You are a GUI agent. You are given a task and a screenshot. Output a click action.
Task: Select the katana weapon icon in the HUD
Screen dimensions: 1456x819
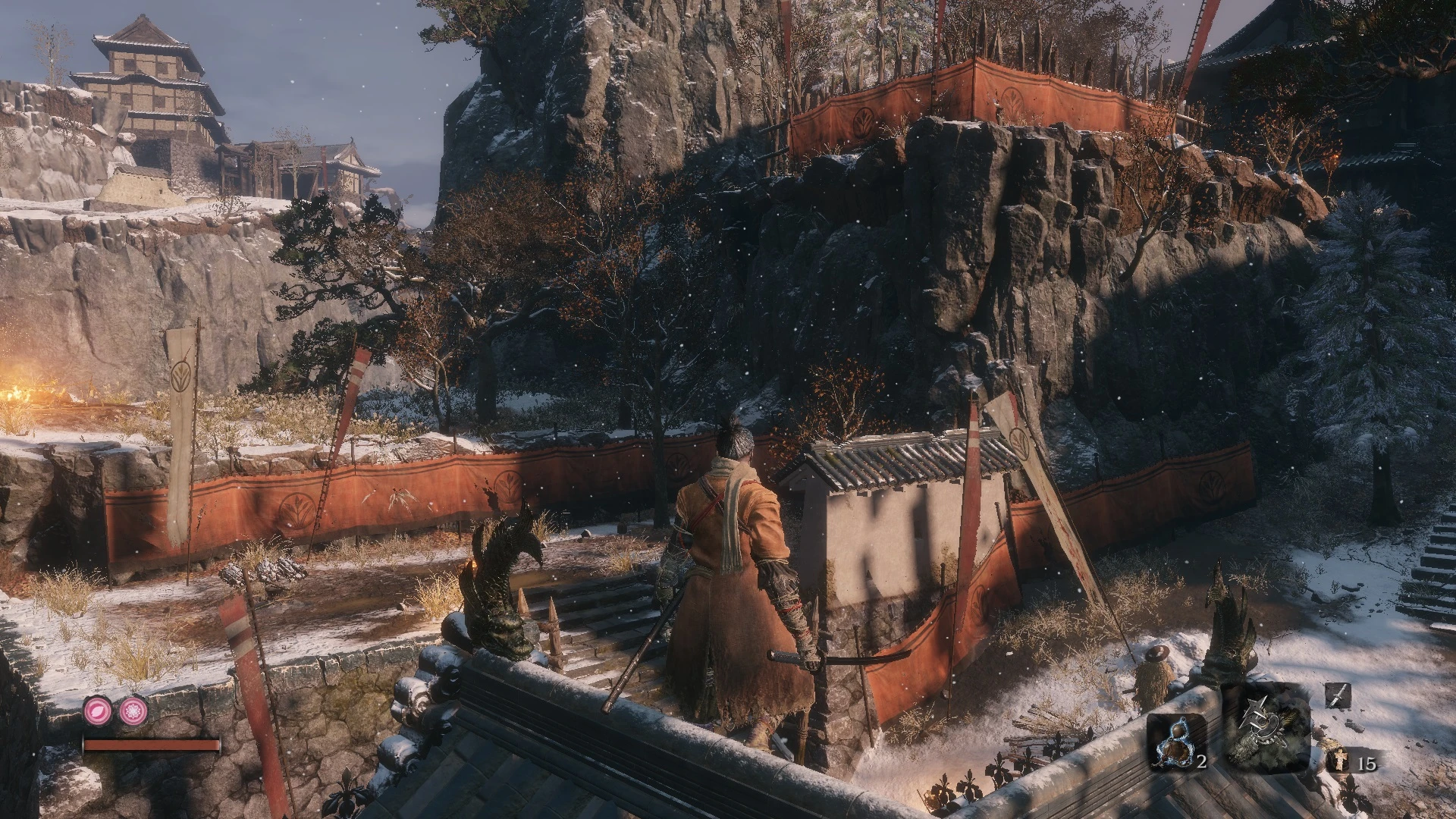[x=1339, y=695]
